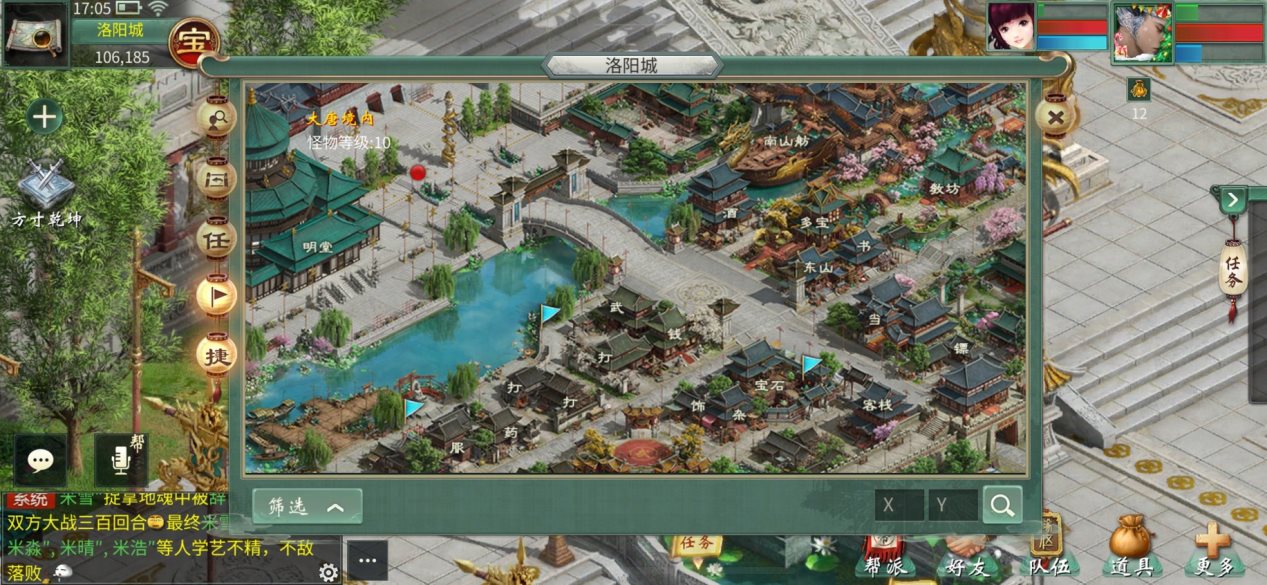Click the coordinate search magnifier button

point(1002,505)
